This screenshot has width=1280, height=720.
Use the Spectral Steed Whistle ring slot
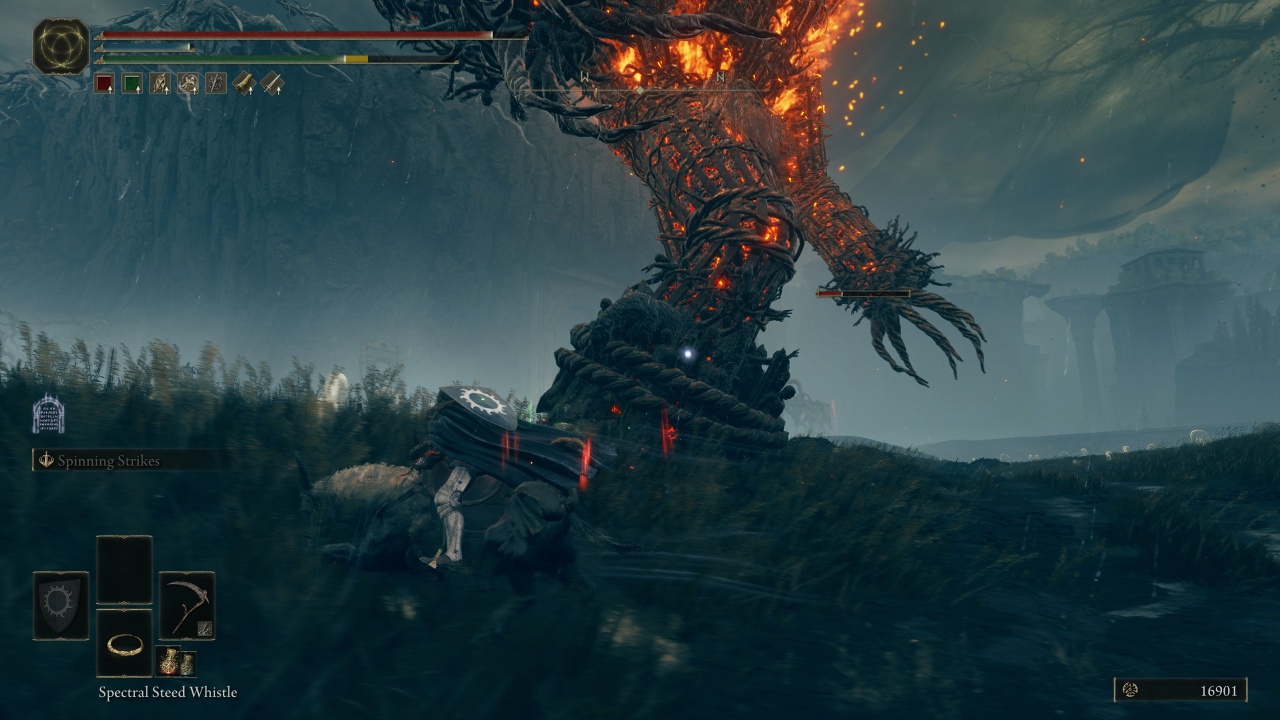[x=124, y=643]
